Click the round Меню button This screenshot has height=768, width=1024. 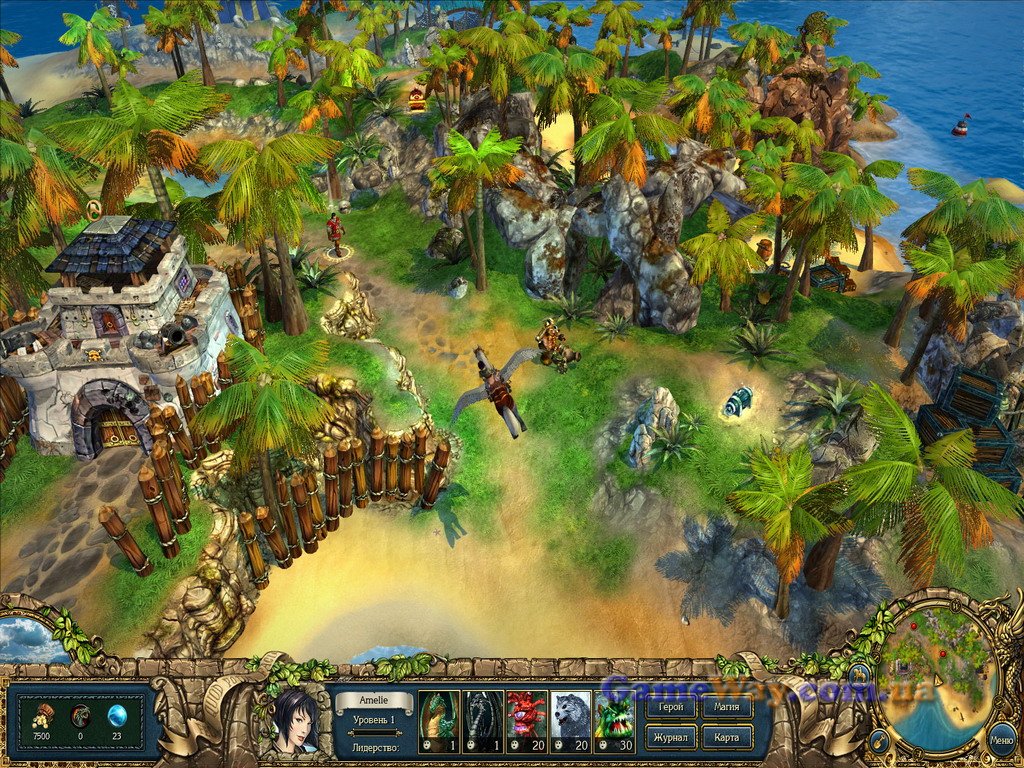1001,740
